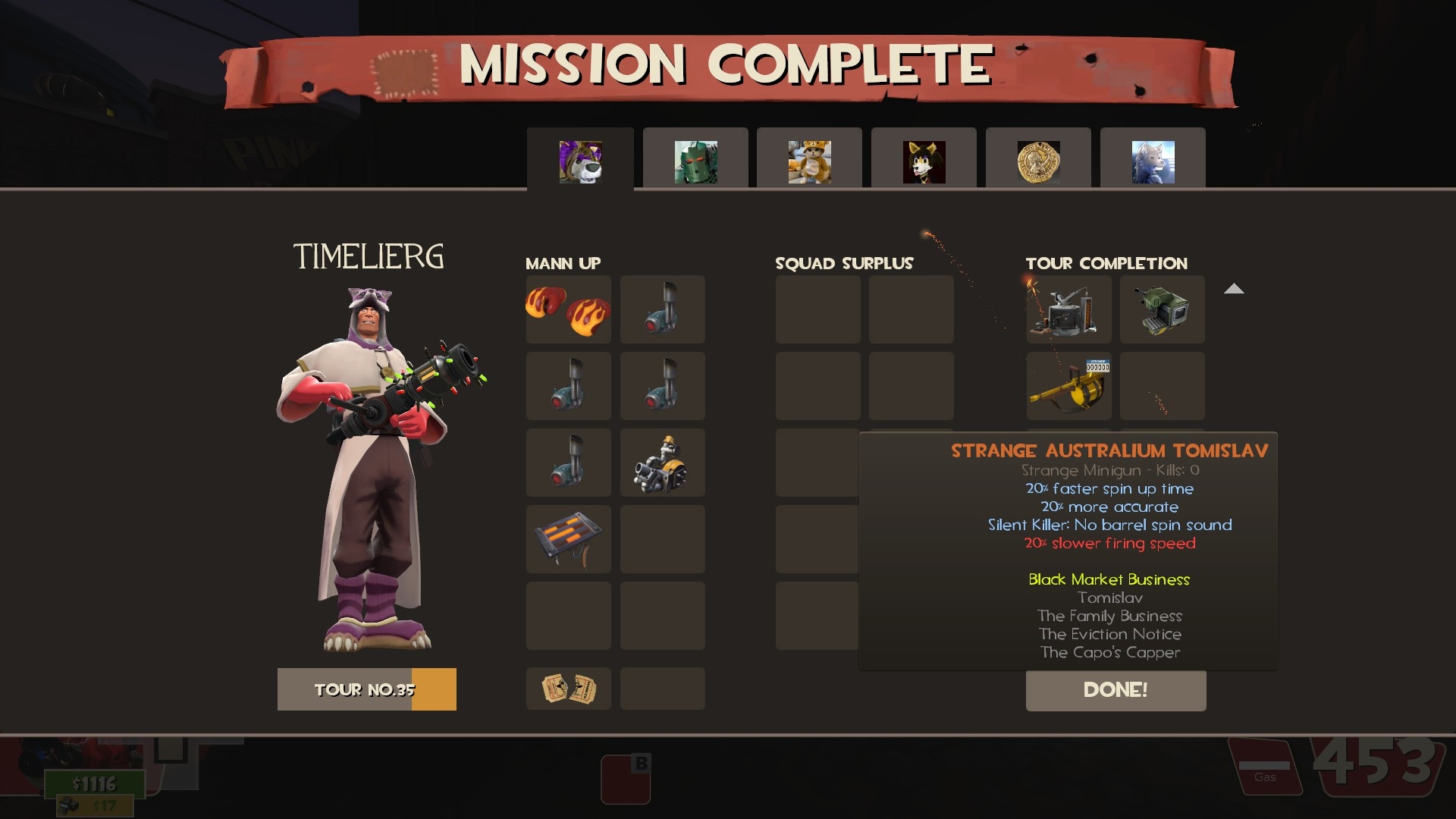Viewport: 1456px width, 819px height.
Task: Select the orange-striped kit fabricator loot slot
Action: (x=569, y=539)
